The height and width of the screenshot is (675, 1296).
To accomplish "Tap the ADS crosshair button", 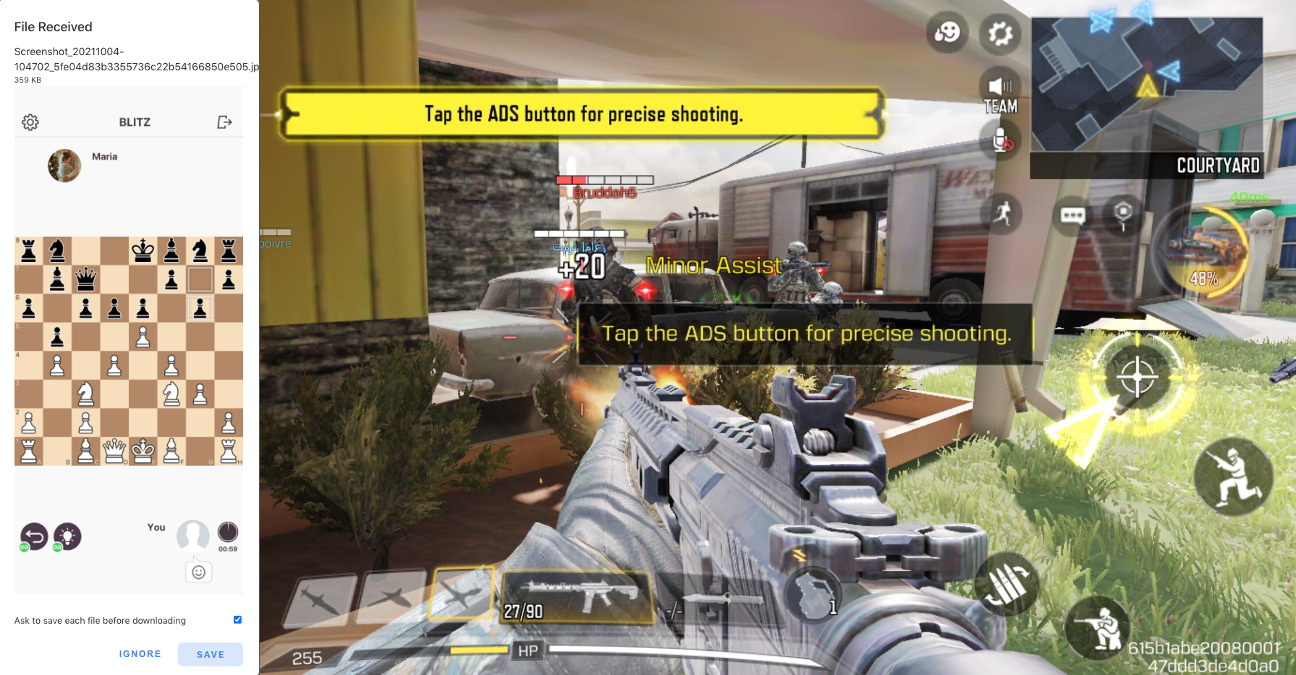I will 1135,377.
